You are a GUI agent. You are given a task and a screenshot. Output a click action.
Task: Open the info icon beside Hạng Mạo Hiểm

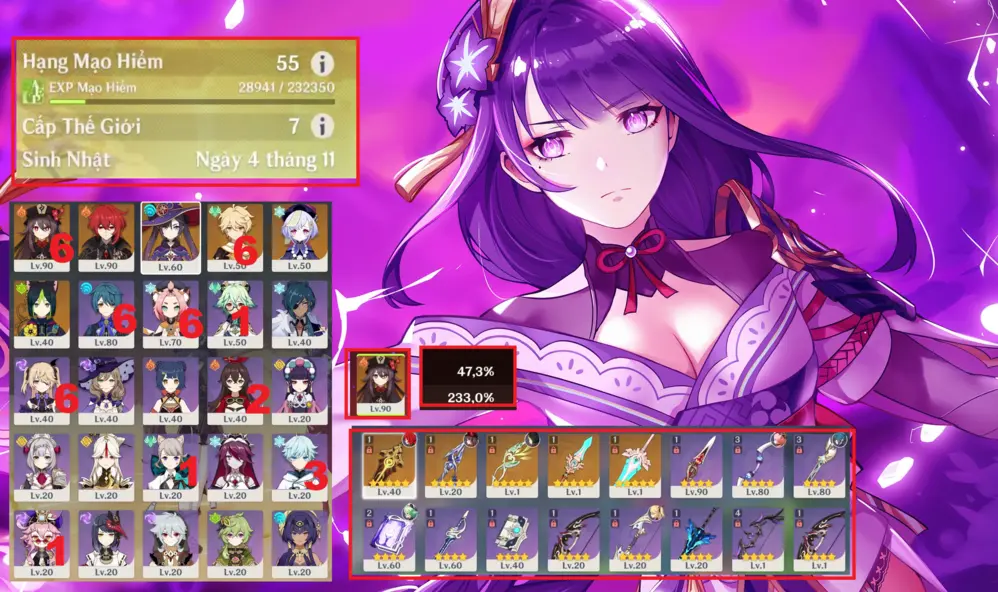322,63
